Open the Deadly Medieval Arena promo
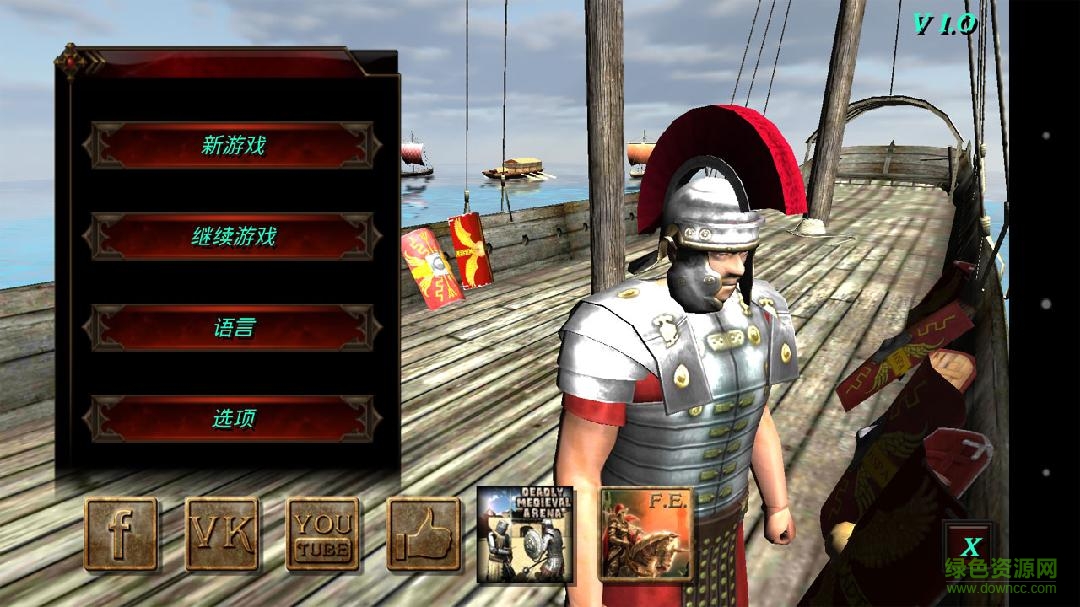 (x=525, y=534)
